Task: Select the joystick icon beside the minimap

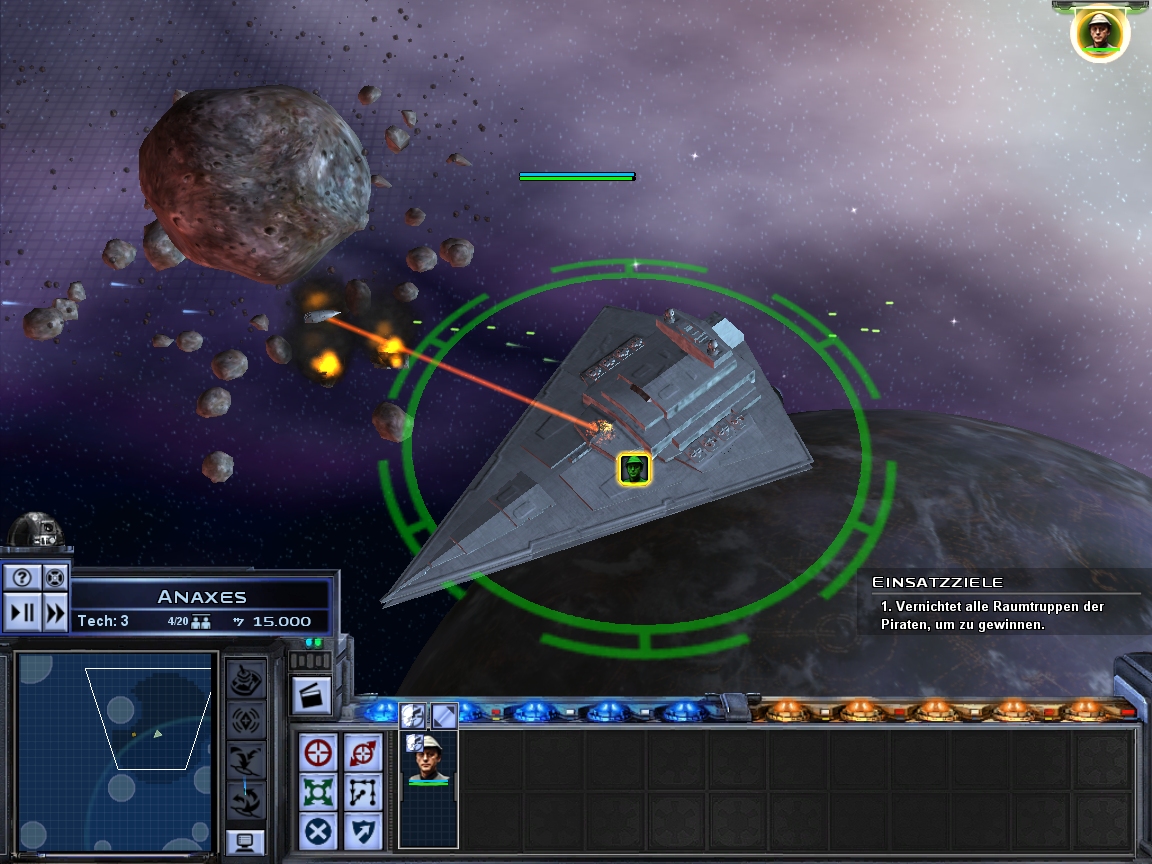Action: tap(245, 678)
